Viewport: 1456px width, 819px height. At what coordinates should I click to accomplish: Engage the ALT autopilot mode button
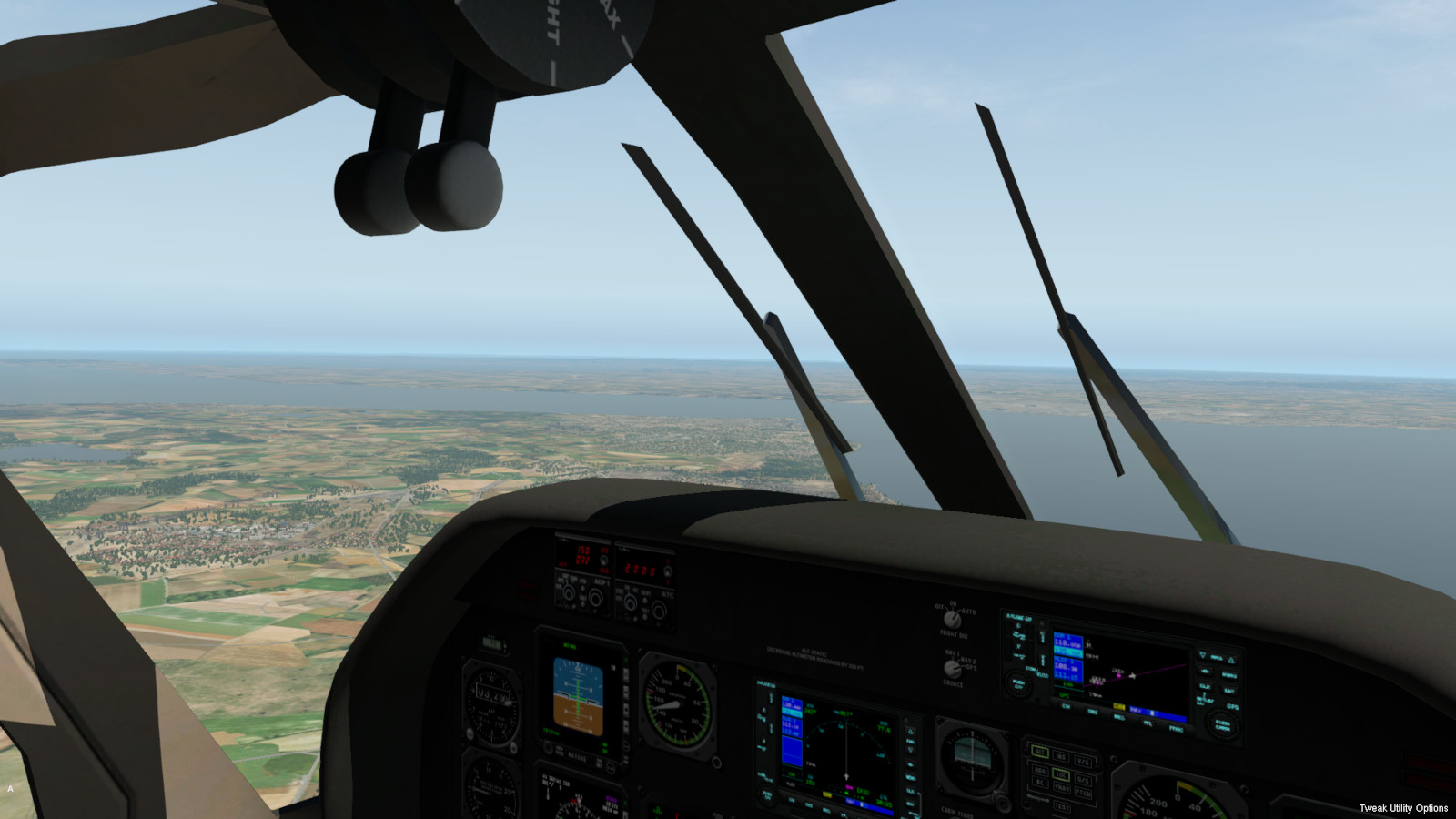click(x=1039, y=752)
